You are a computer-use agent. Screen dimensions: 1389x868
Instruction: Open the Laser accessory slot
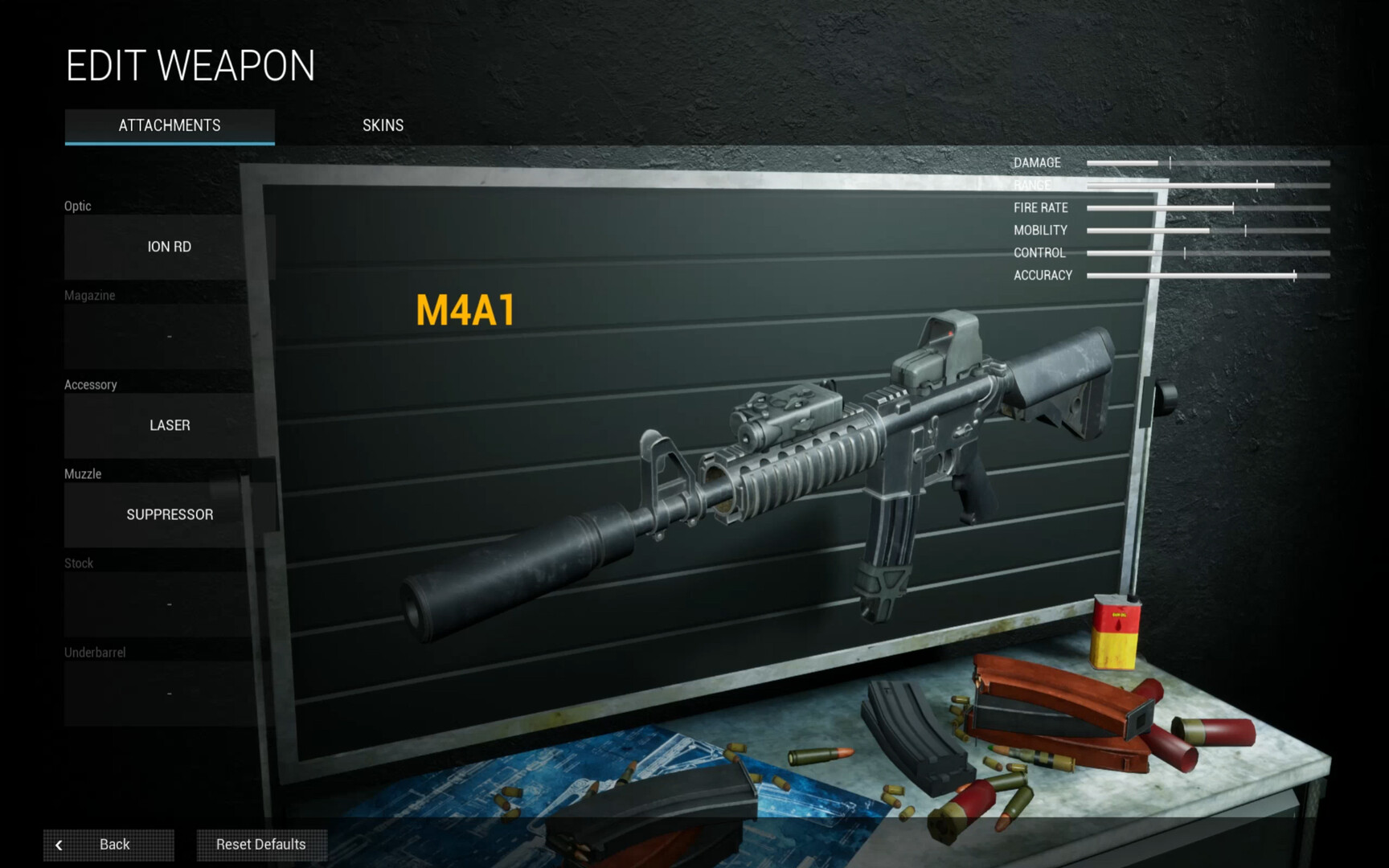coord(170,425)
